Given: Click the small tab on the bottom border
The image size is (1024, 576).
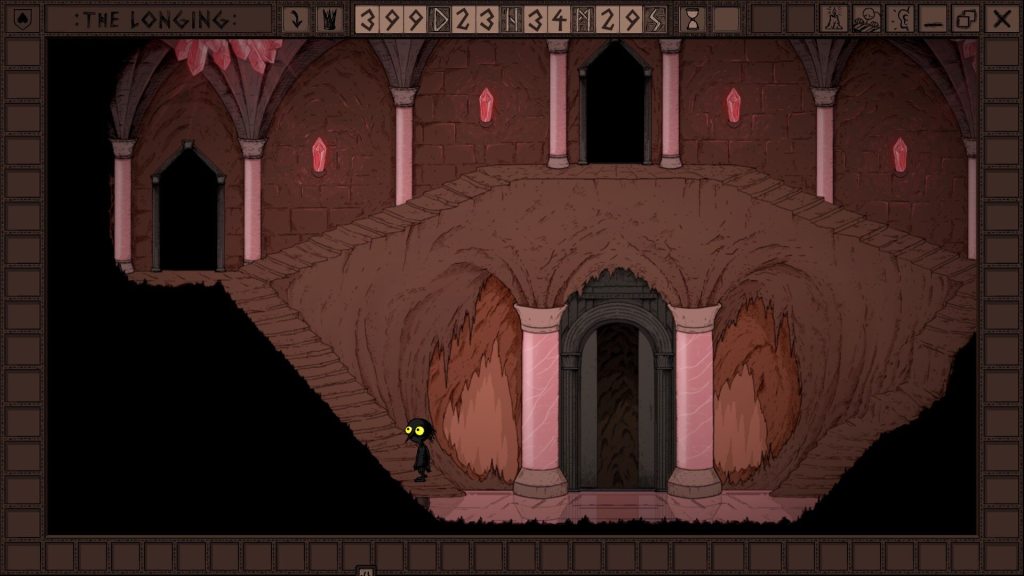Looking at the screenshot, I should point(366,571).
